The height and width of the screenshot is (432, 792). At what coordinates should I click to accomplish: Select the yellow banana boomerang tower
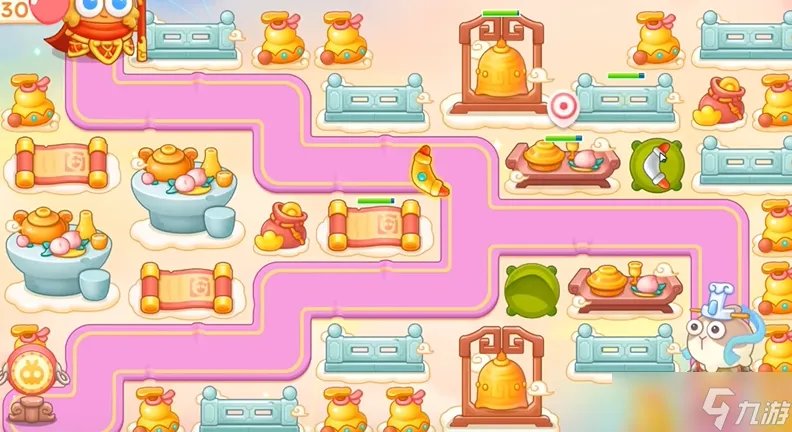(429, 171)
